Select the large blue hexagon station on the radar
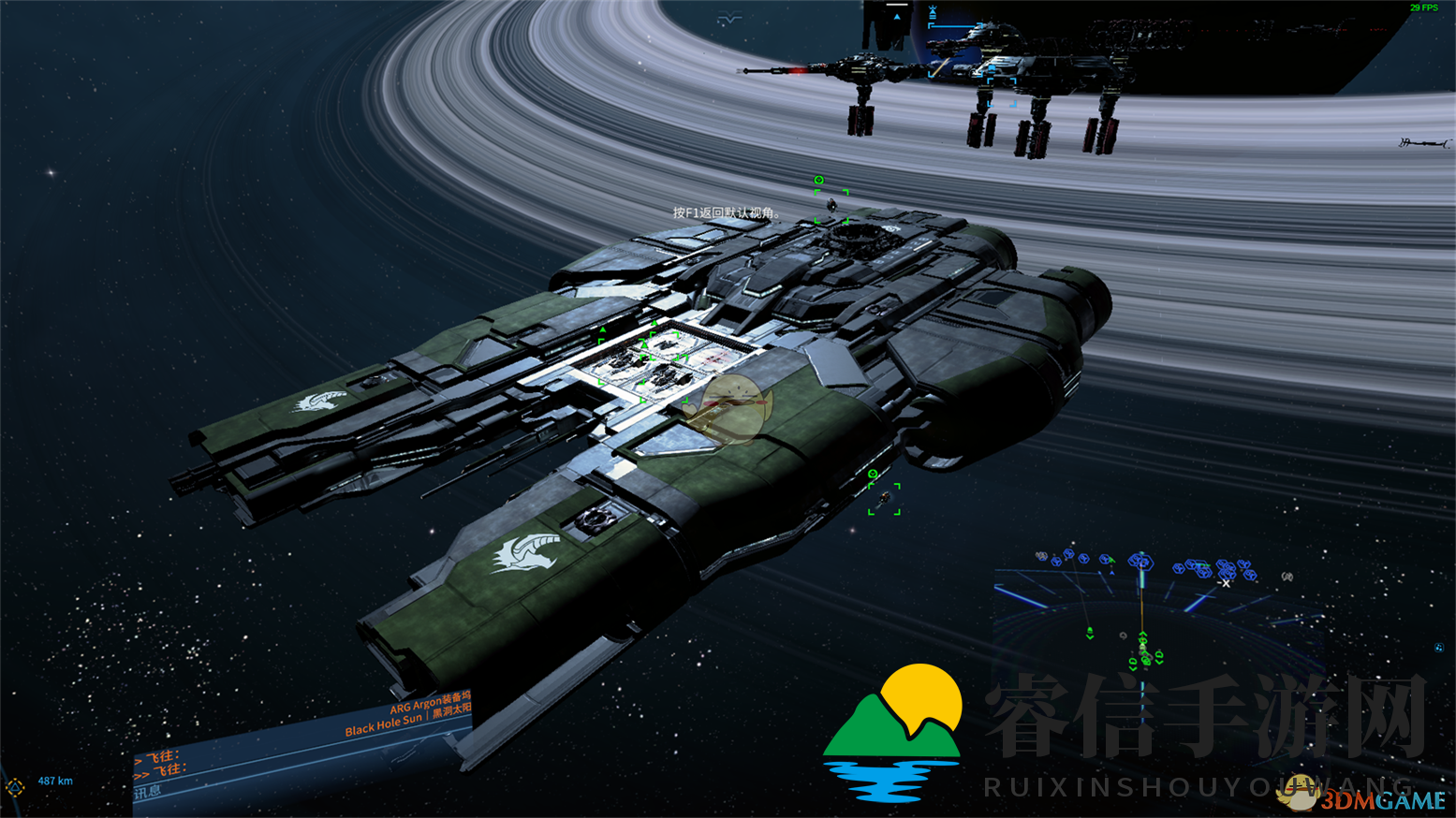This screenshot has width=1456, height=818. 1140,562
